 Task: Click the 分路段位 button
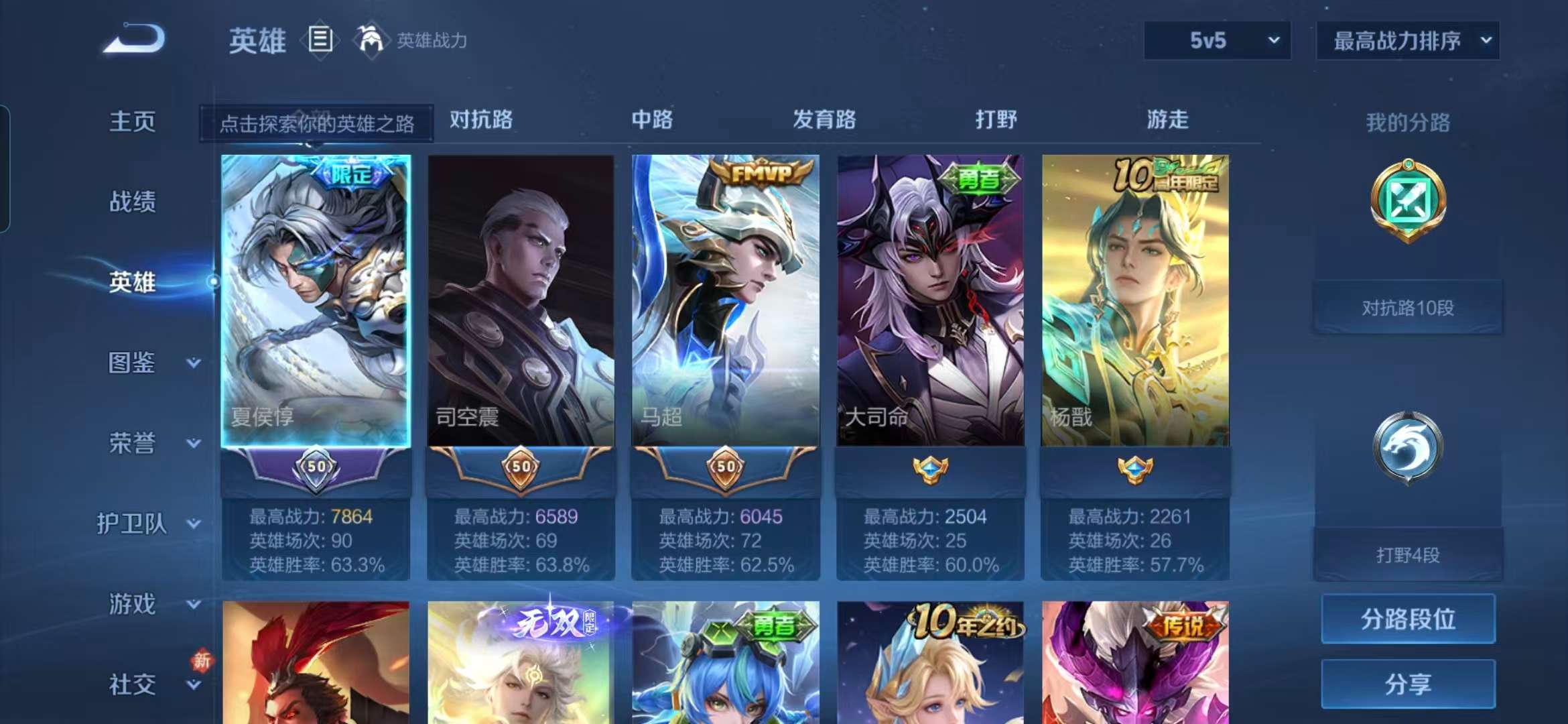[x=1408, y=619]
